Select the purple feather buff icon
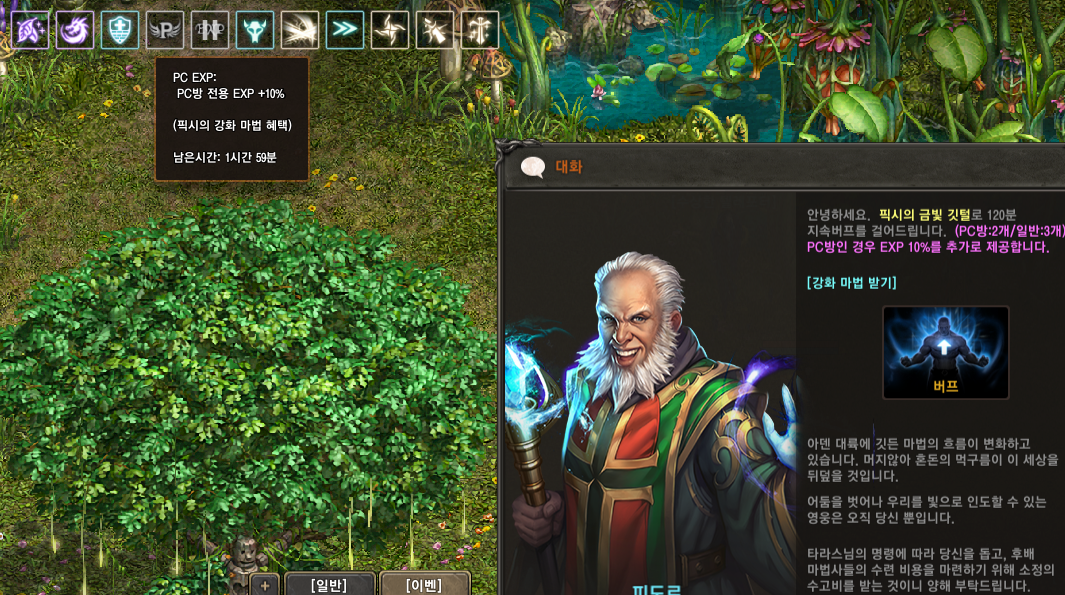This screenshot has height=595, width=1065. click(30, 30)
